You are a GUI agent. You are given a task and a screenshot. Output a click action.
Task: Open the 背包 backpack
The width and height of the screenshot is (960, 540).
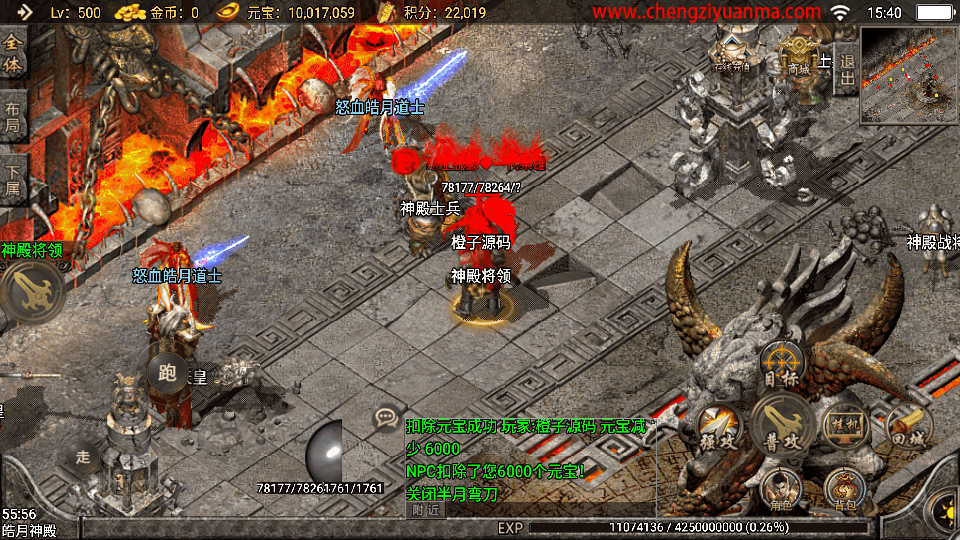click(x=845, y=489)
